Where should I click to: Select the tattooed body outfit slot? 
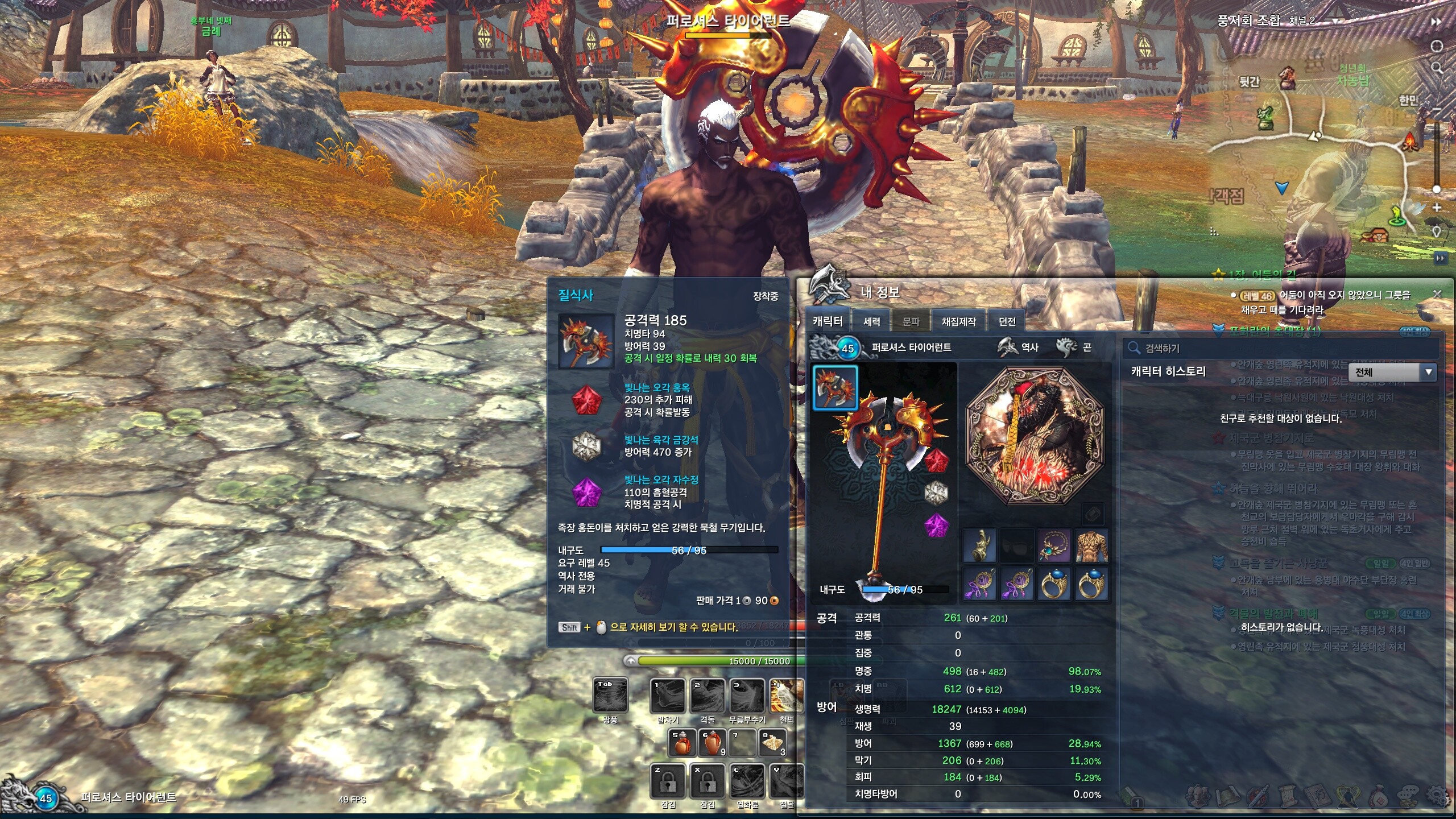(x=1091, y=546)
